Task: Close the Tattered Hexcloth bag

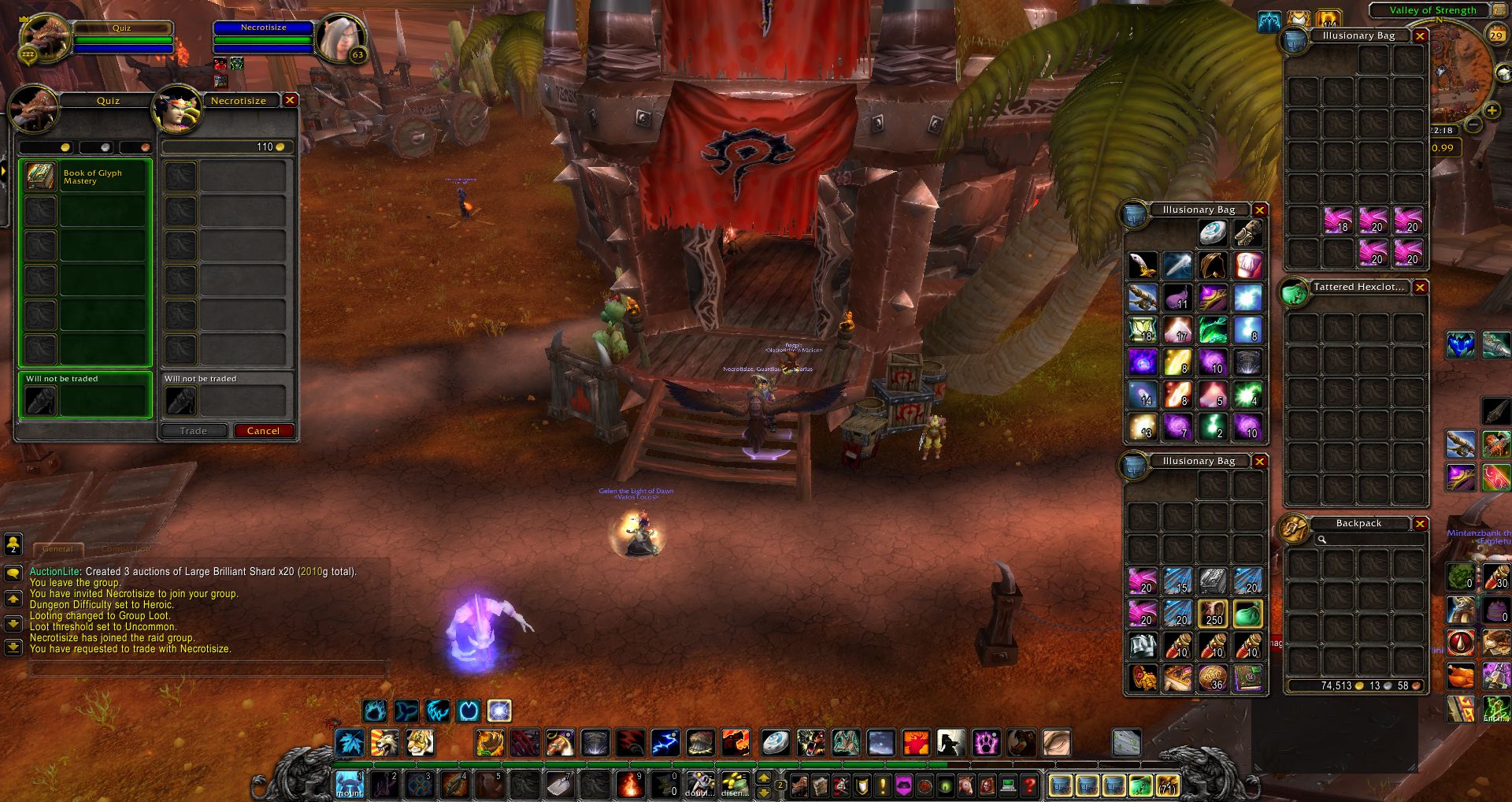Action: click(1420, 288)
